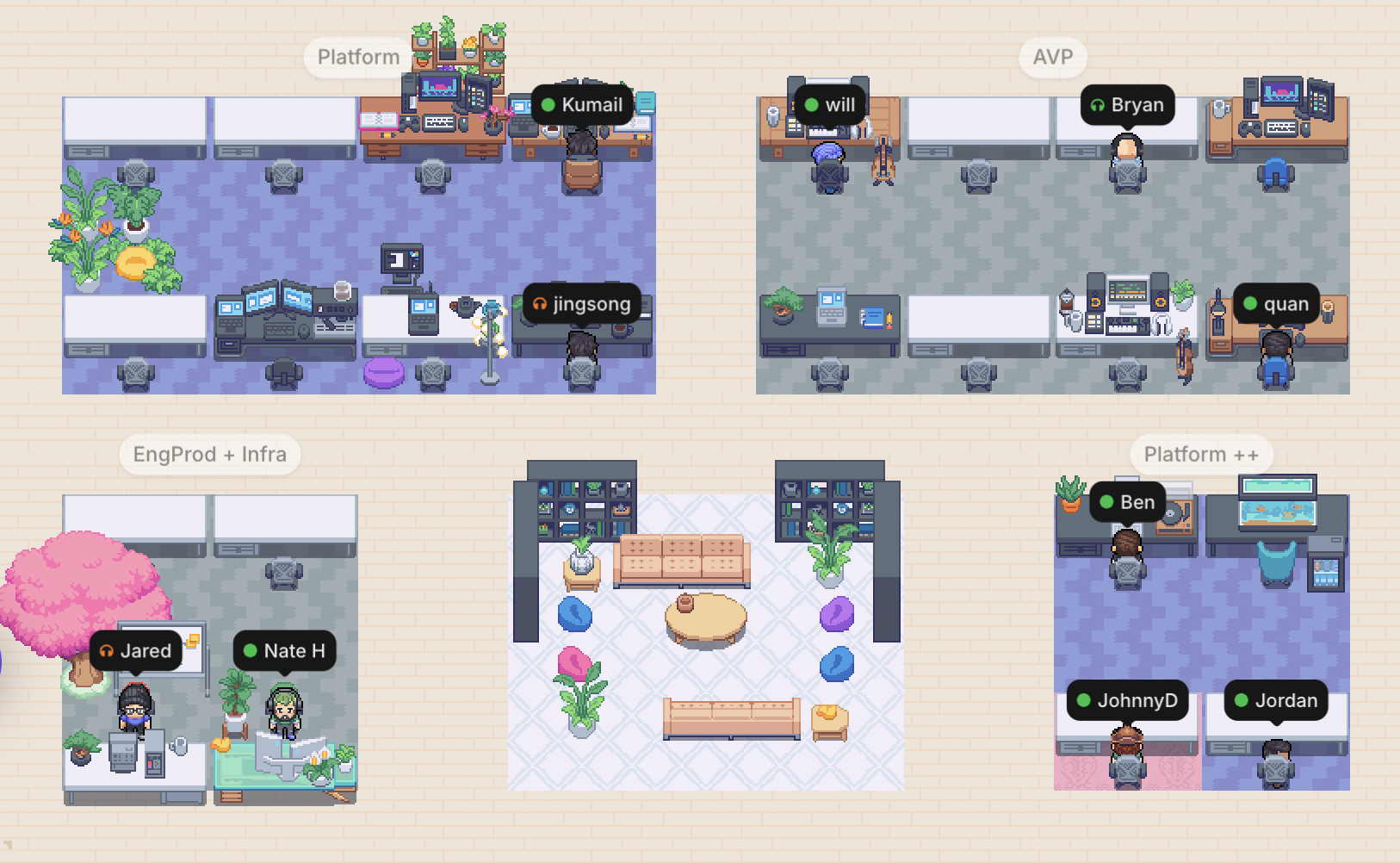Toggle the green status dot on Jordan's tag
This screenshot has height=863, width=1400.
[x=1240, y=700]
